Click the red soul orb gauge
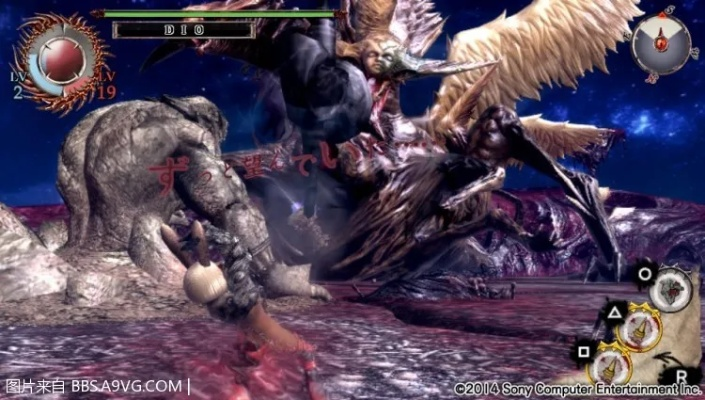The width and height of the screenshot is (705, 400). 60,60
